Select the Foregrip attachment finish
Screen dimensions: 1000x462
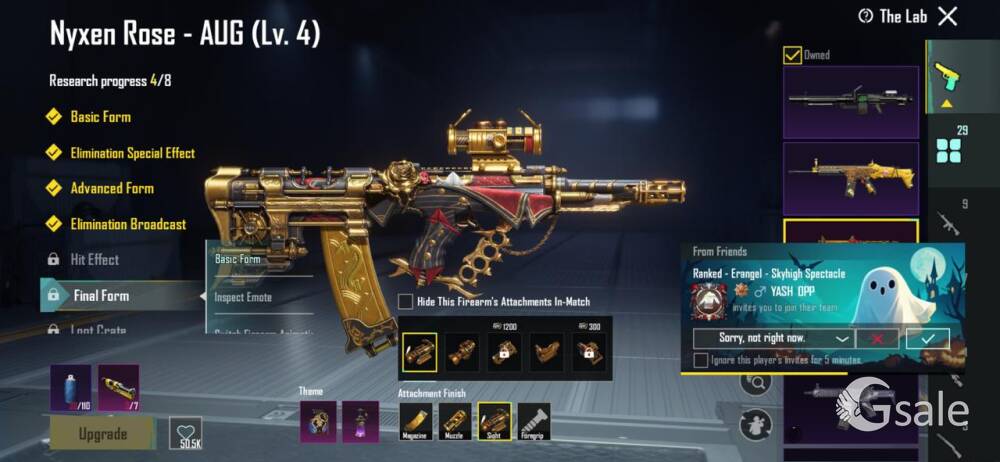pyautogui.click(x=533, y=423)
